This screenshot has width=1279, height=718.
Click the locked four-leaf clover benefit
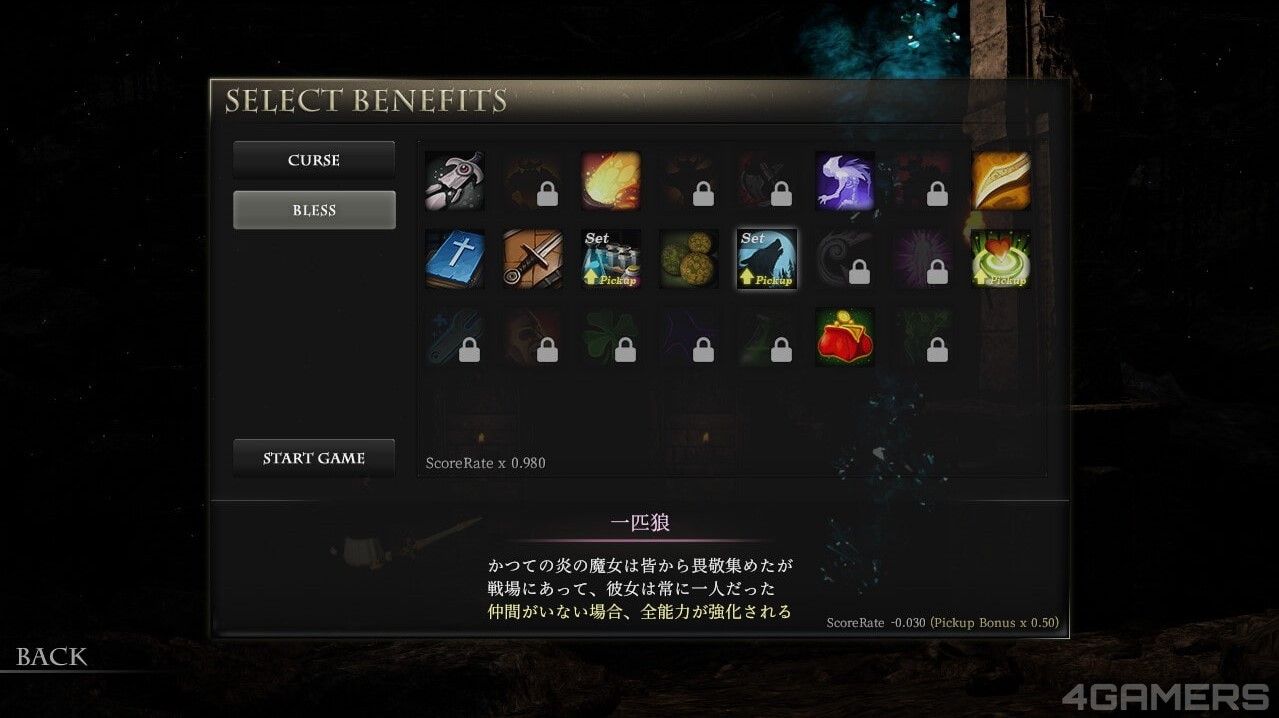coord(611,337)
